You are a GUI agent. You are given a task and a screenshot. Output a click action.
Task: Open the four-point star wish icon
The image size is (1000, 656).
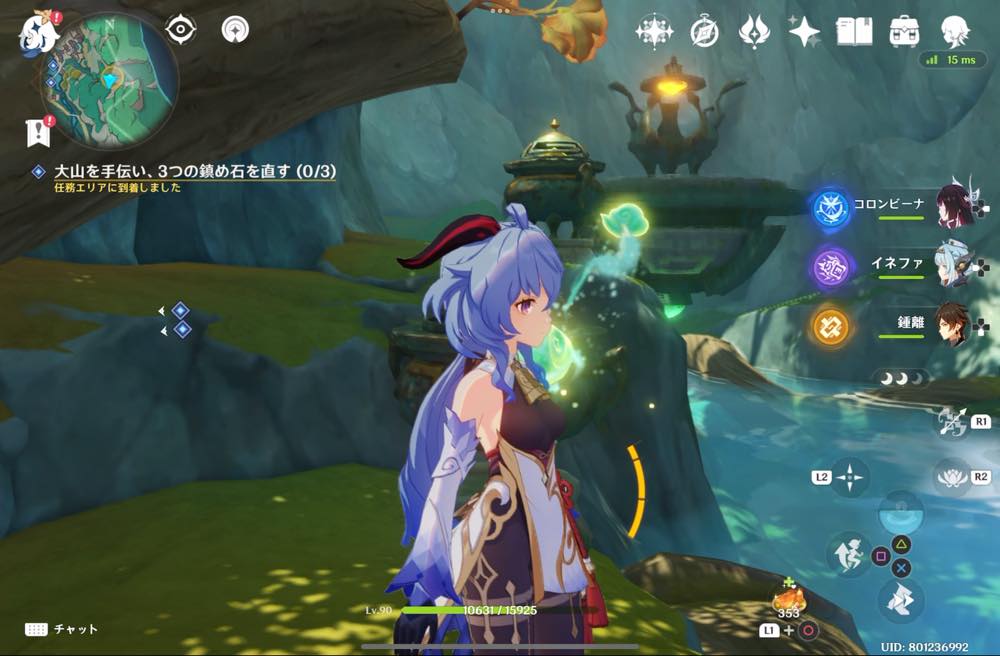coord(804,32)
